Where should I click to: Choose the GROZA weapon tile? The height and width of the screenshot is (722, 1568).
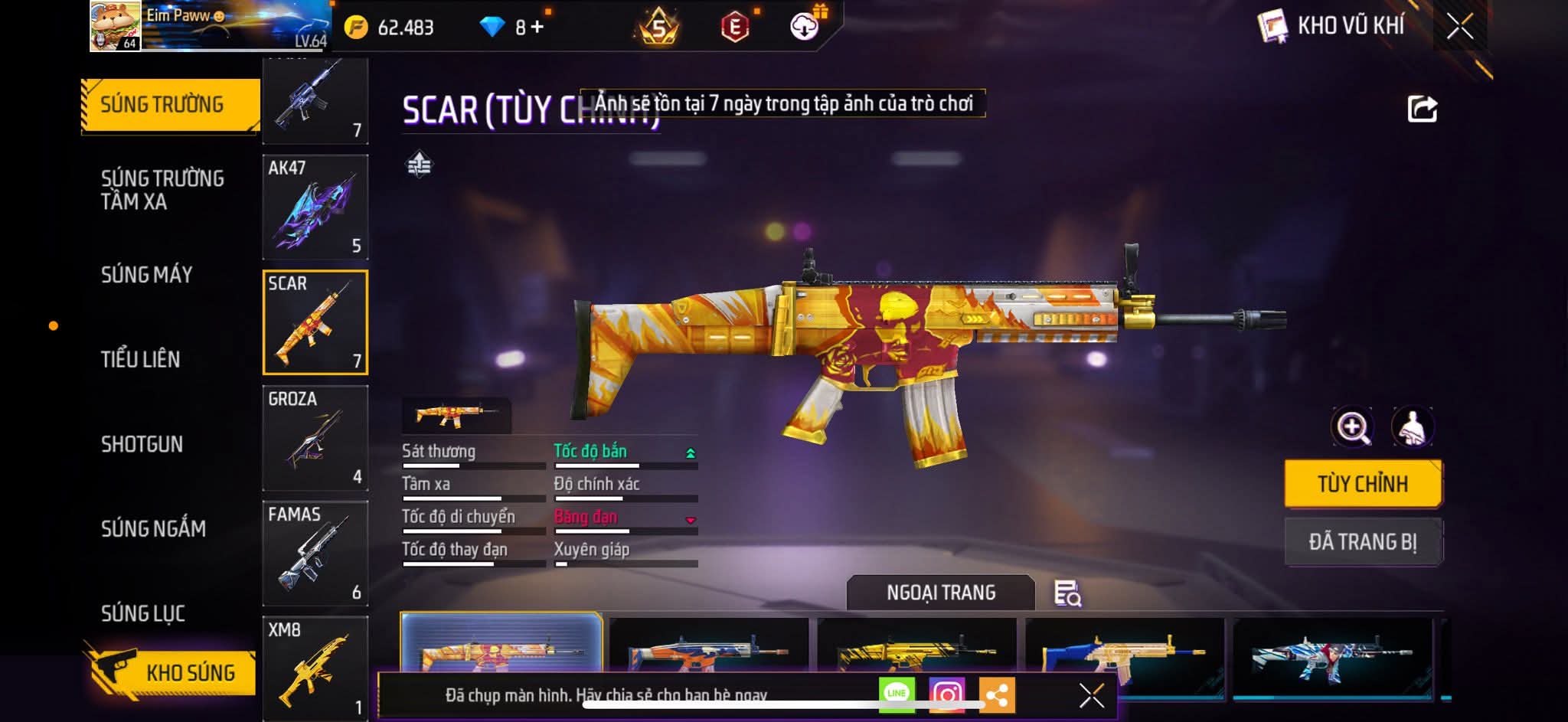tap(315, 438)
